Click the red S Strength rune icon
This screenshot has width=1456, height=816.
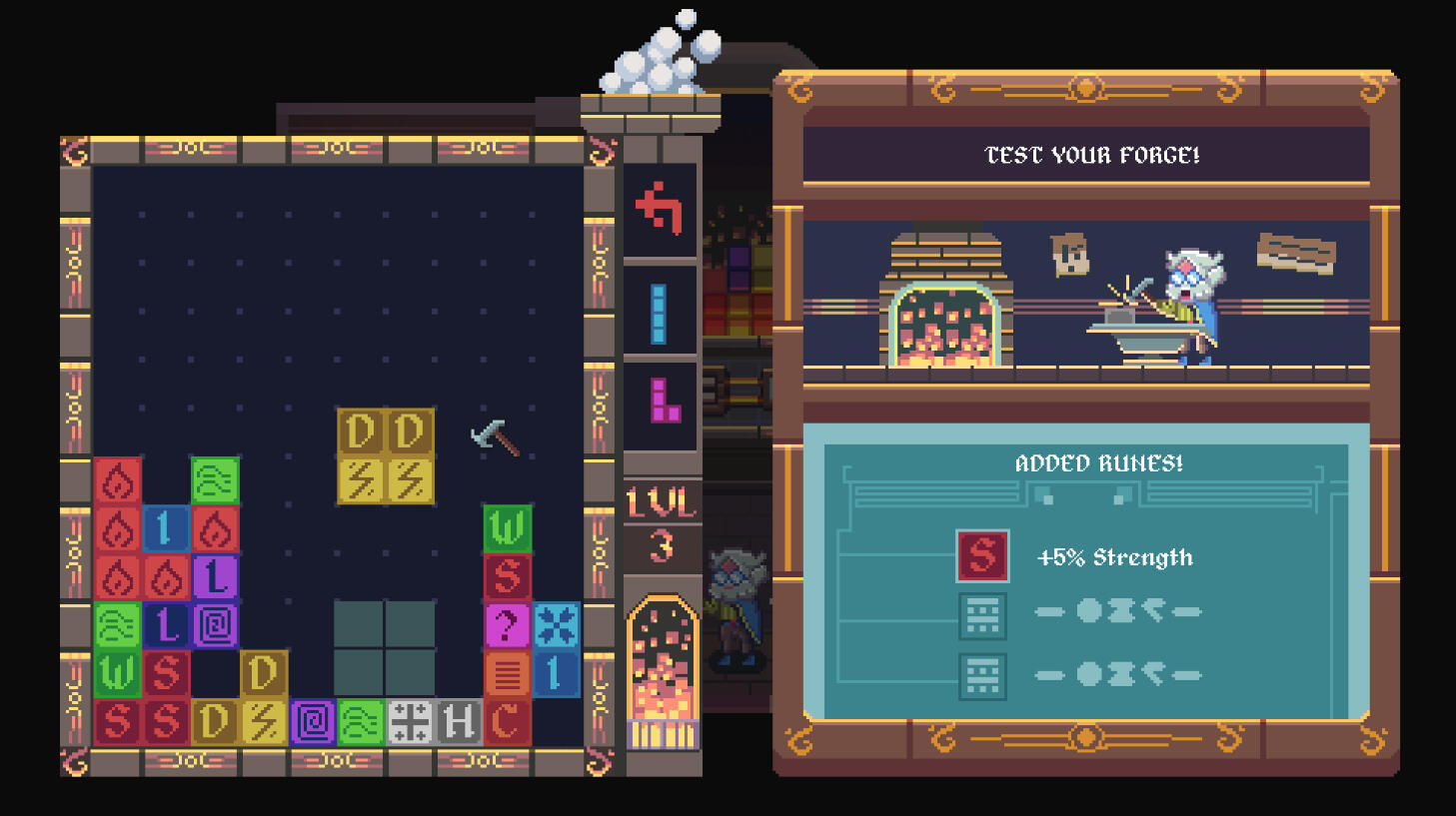click(x=982, y=555)
